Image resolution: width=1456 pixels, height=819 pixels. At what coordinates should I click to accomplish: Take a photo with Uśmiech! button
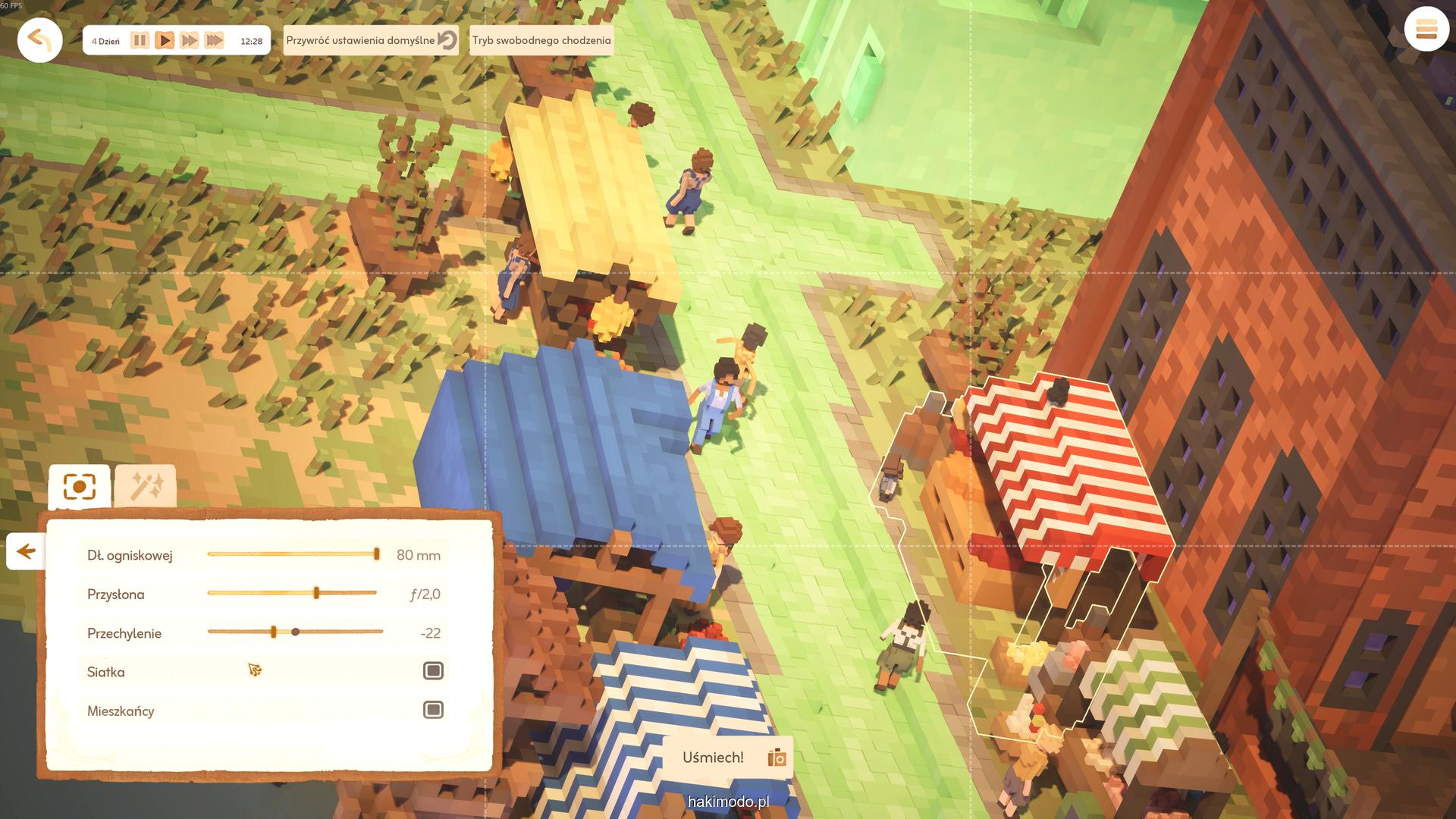[727, 758]
